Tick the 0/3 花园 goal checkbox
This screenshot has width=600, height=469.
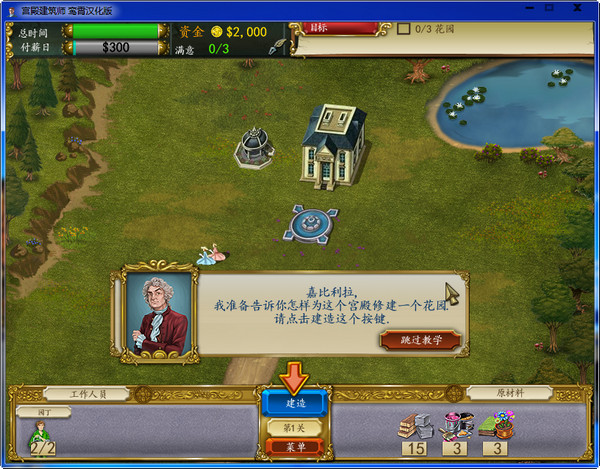coord(404,29)
